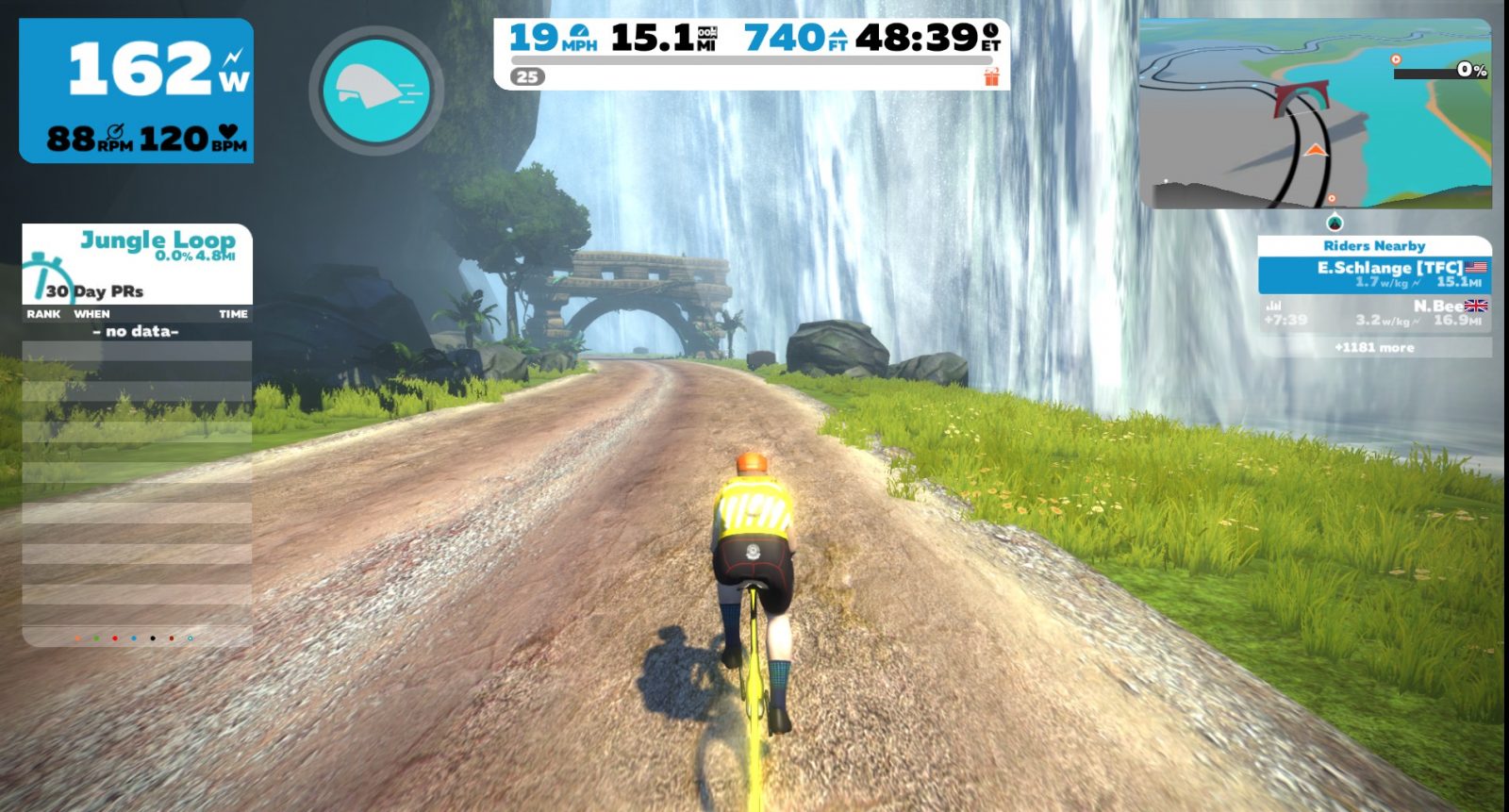Image resolution: width=1509 pixels, height=812 pixels.
Task: Expand the +1181 more riders row
Action: click(1374, 348)
